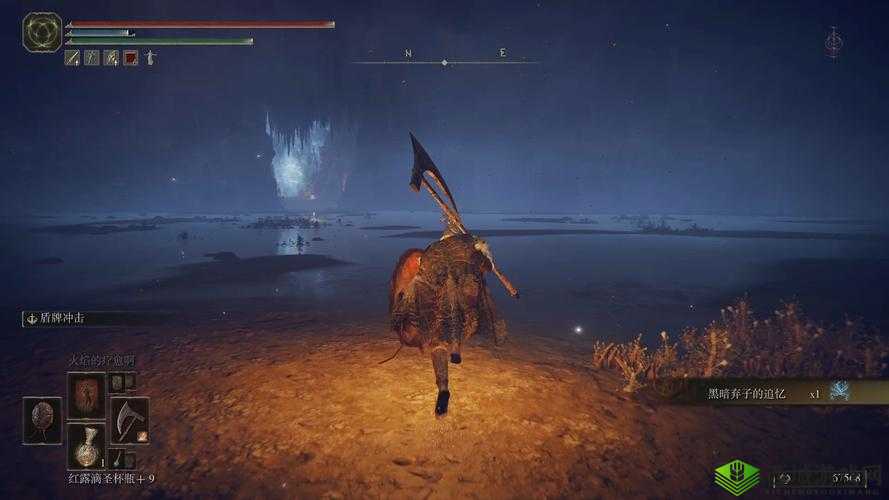This screenshot has height=500, width=889.
Task: Click the blue remembrance icon in the pickup notice
Action: pos(840,391)
